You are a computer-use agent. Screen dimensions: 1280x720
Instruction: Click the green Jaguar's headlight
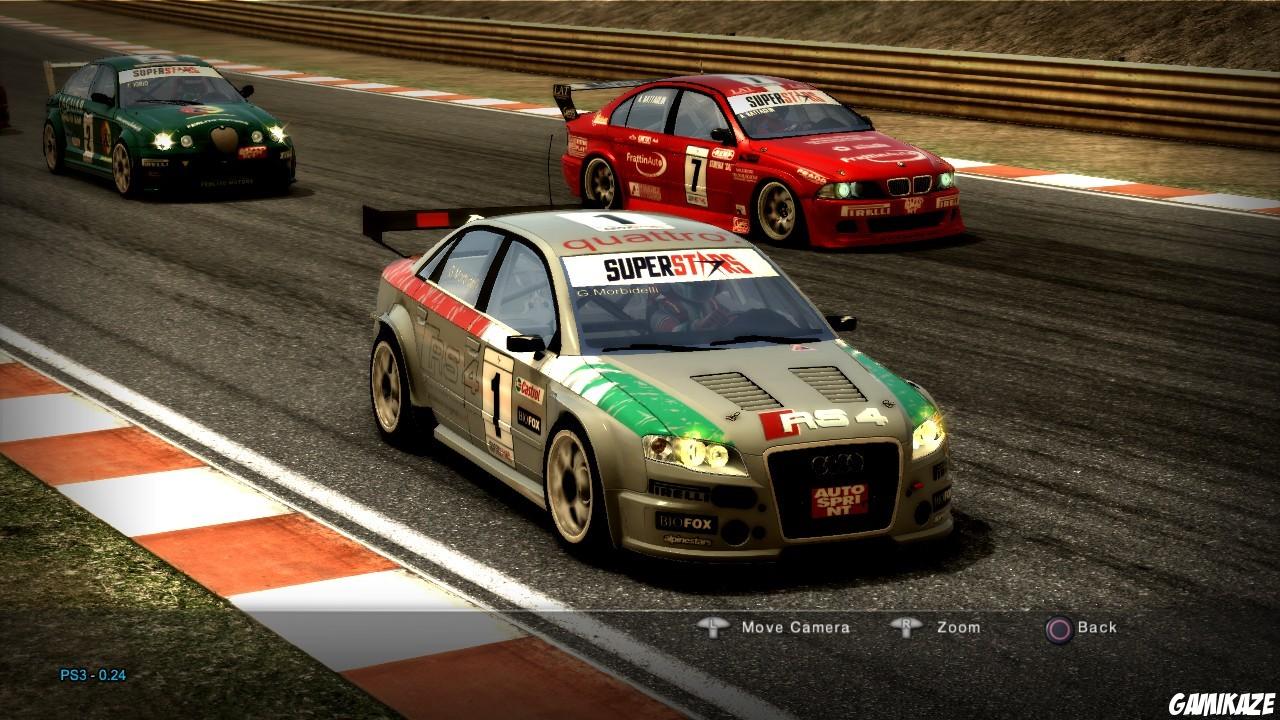tap(164, 138)
